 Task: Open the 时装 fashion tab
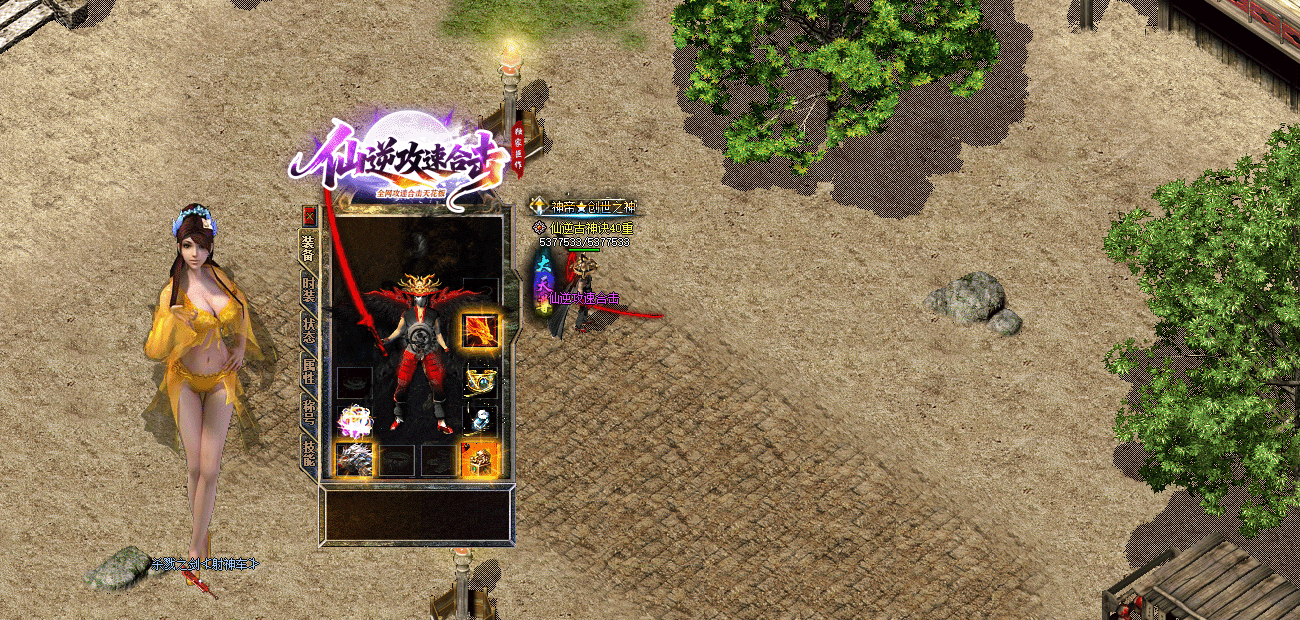pos(309,290)
